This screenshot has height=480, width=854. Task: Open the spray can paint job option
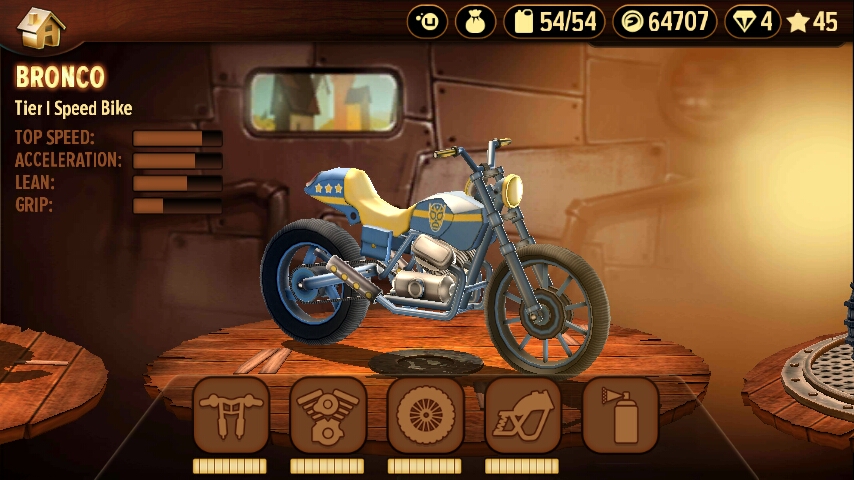click(x=619, y=414)
